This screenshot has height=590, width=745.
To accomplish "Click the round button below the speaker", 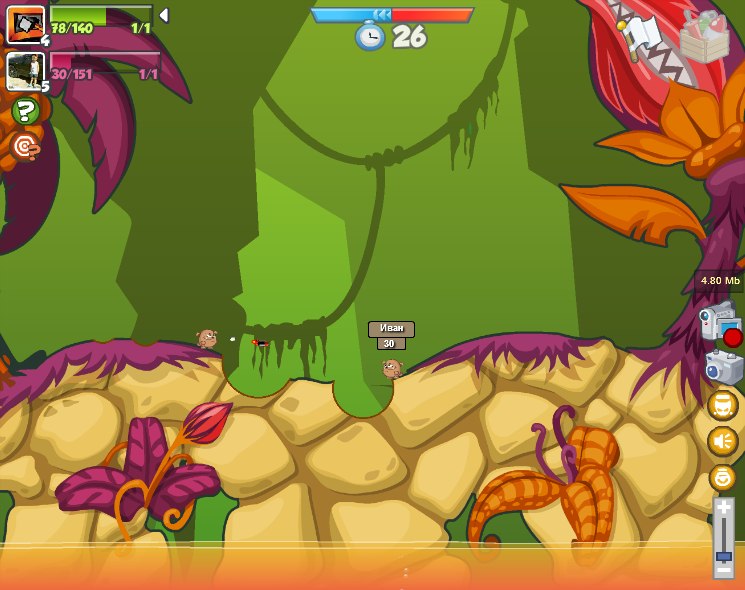I will (722, 477).
